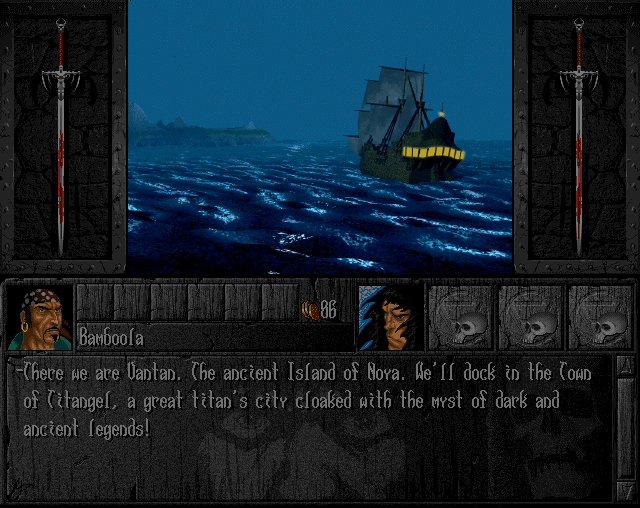Select Bamboola's portrait
Viewport: 640px width, 508px height.
point(40,317)
